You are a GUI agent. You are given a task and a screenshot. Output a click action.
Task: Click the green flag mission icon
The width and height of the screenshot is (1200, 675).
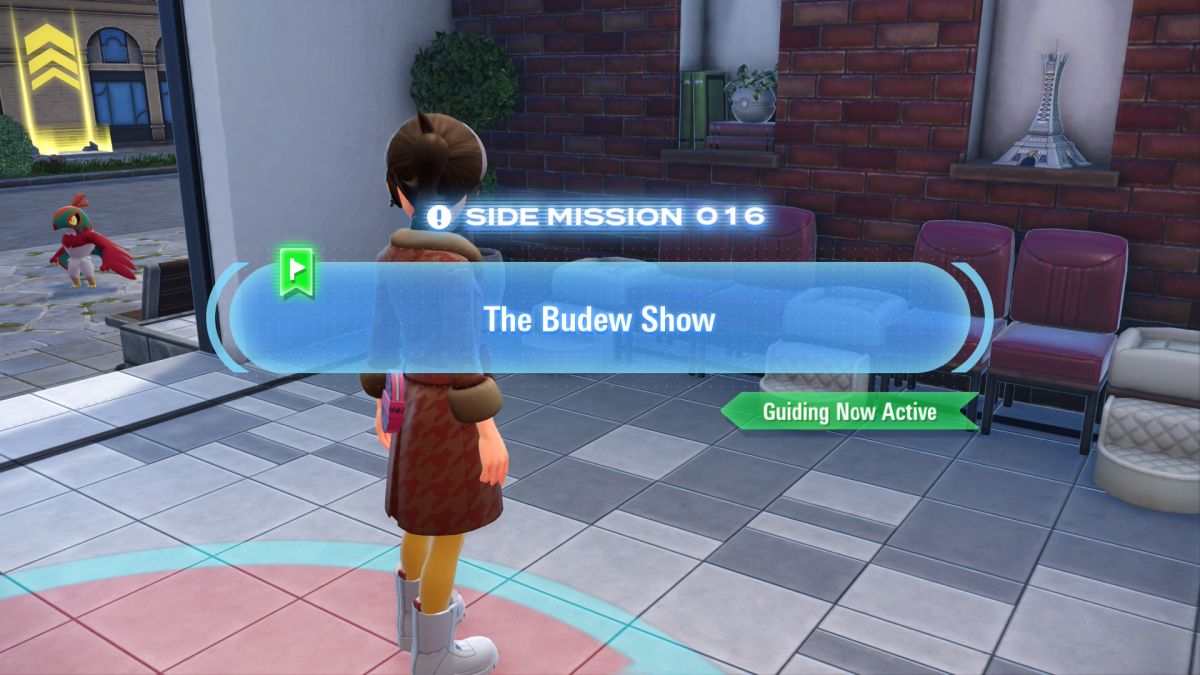298,273
